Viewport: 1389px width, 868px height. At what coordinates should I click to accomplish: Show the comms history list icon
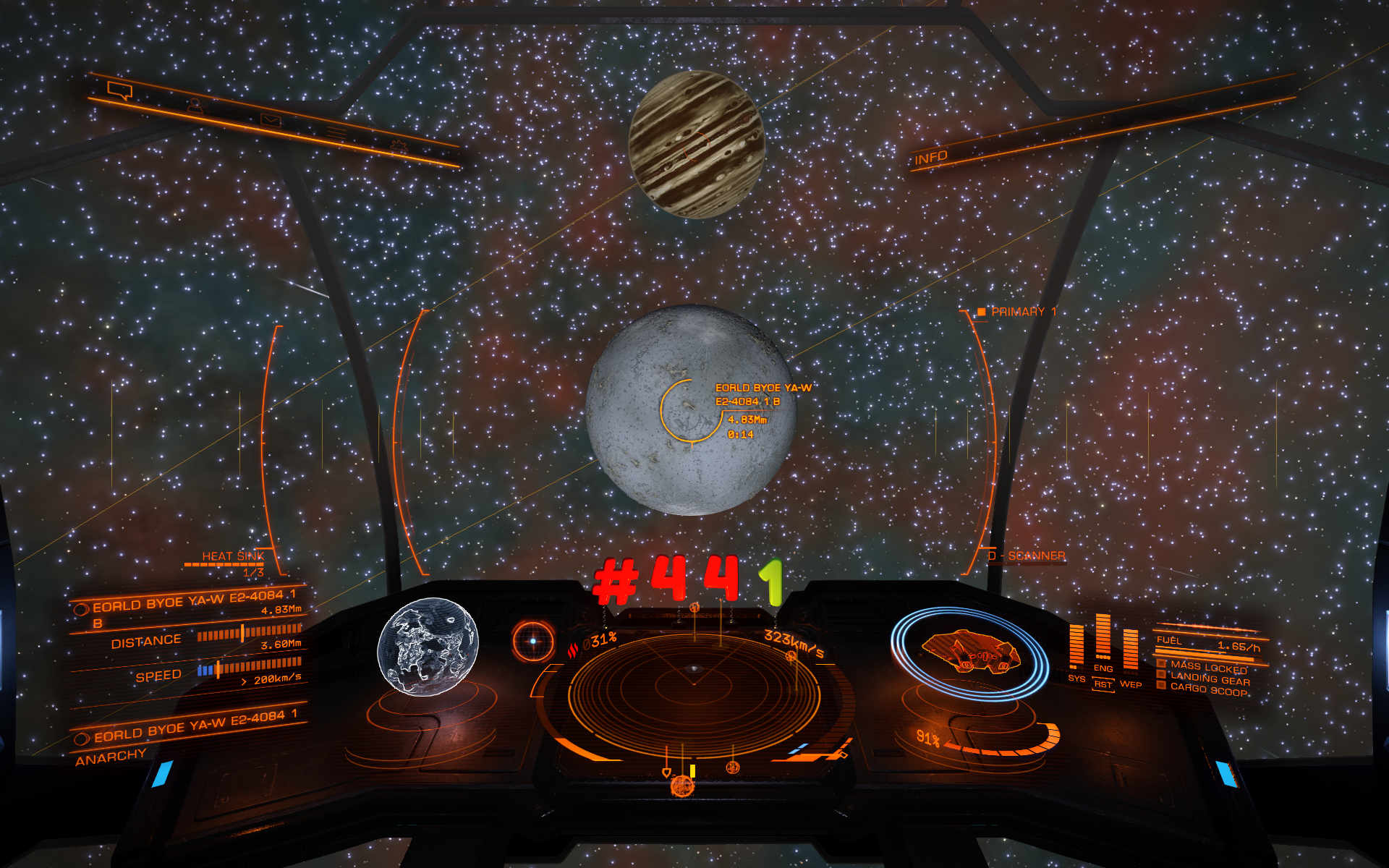point(336,132)
